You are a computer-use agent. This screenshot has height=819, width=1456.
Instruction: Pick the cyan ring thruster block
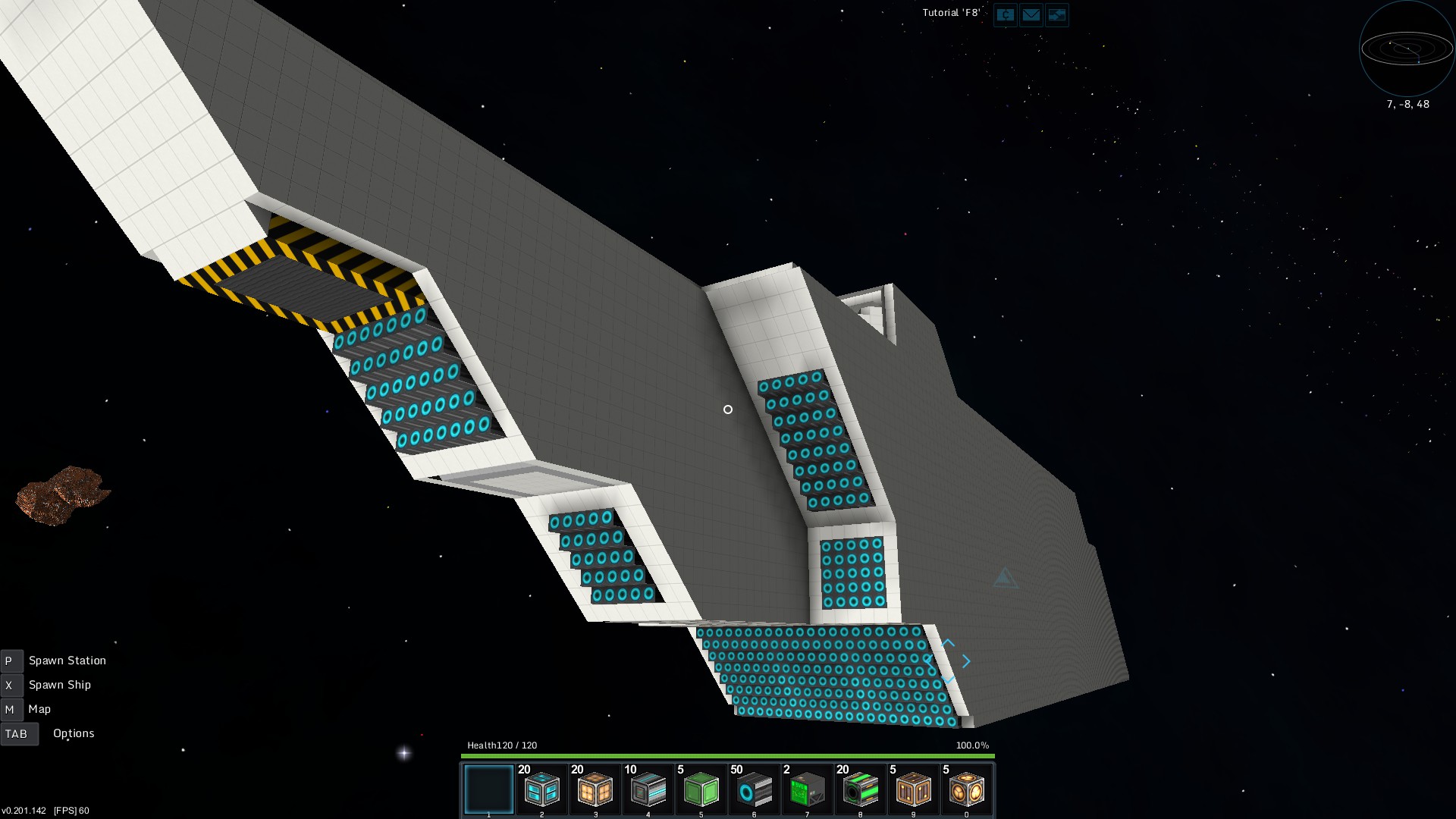pos(754,790)
